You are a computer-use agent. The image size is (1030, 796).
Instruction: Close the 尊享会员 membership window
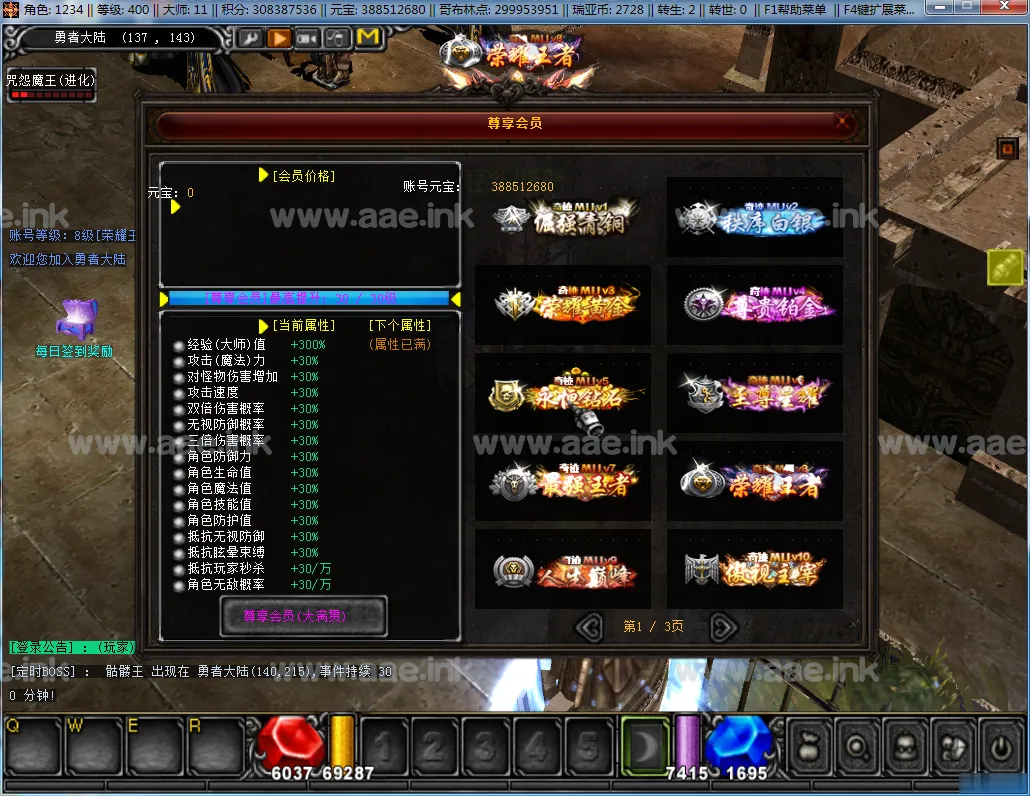pos(843,123)
